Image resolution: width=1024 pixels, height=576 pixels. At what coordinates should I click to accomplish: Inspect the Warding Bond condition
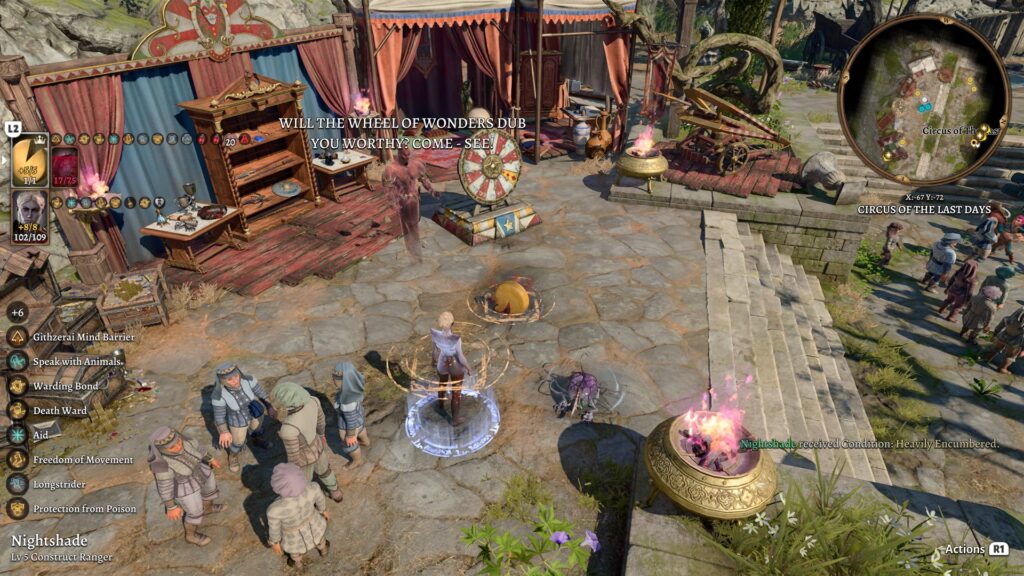(x=17, y=386)
